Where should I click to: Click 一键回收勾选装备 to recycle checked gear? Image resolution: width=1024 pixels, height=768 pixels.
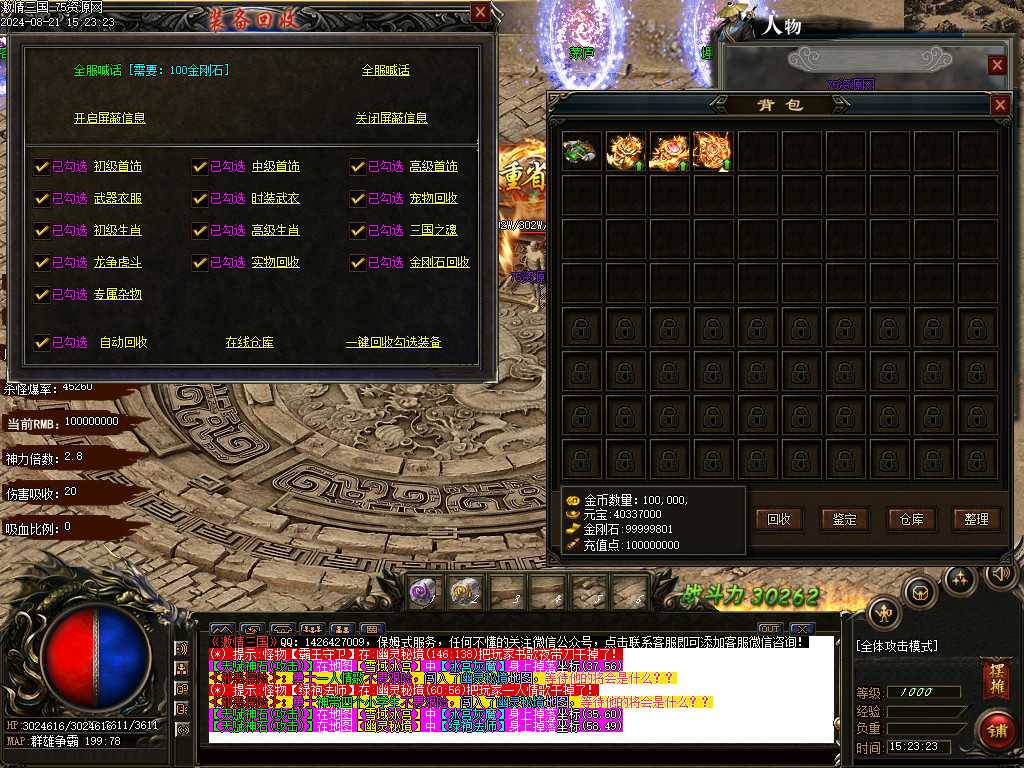[393, 342]
